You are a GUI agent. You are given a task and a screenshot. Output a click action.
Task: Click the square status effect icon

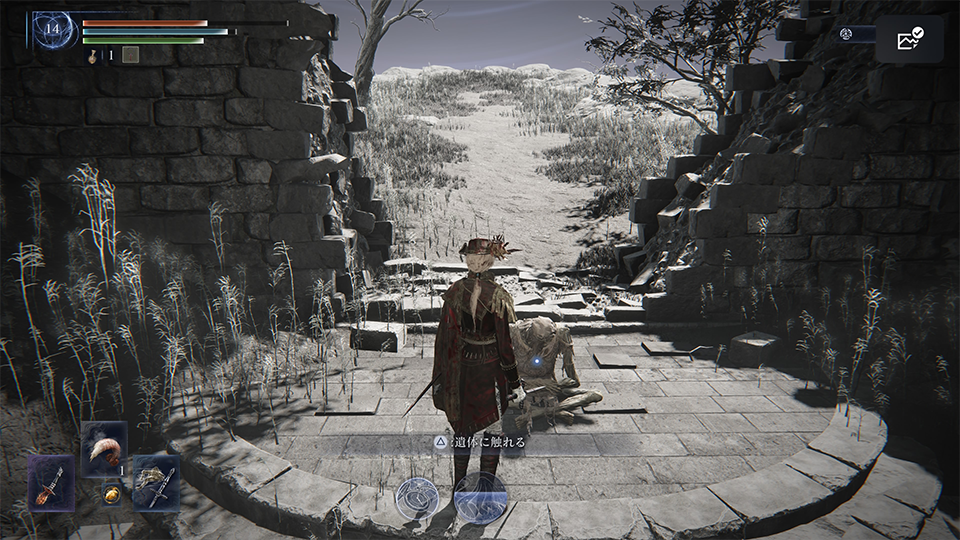coord(130,55)
